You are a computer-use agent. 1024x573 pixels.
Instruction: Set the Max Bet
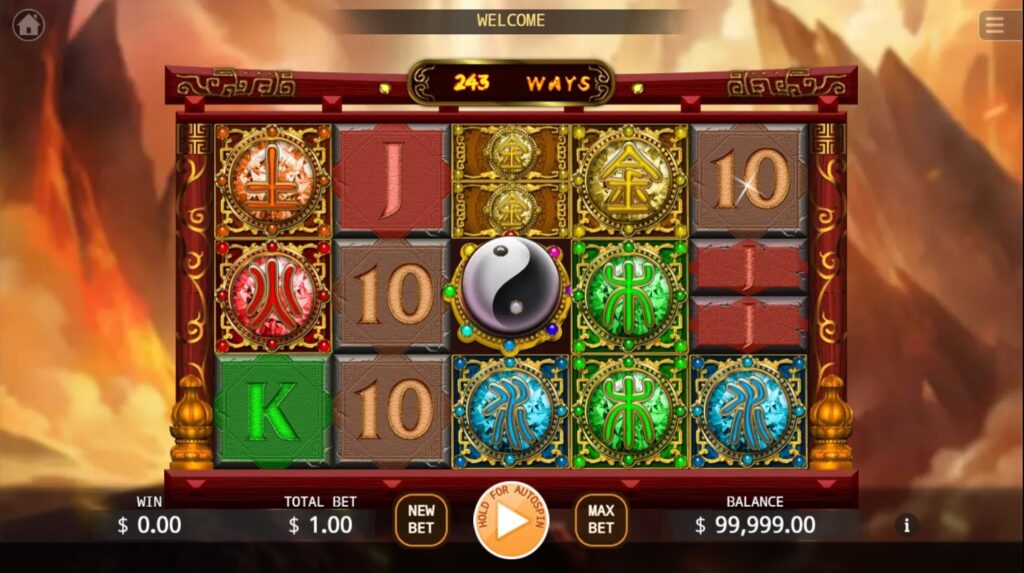click(x=600, y=519)
